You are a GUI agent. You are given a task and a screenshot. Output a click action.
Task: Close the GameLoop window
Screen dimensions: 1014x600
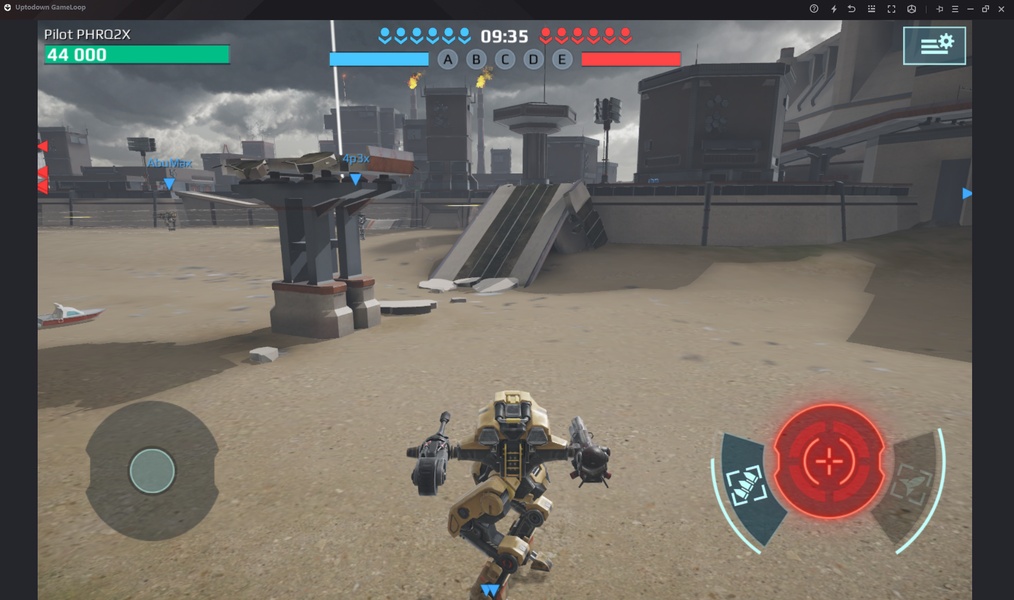(x=1002, y=8)
